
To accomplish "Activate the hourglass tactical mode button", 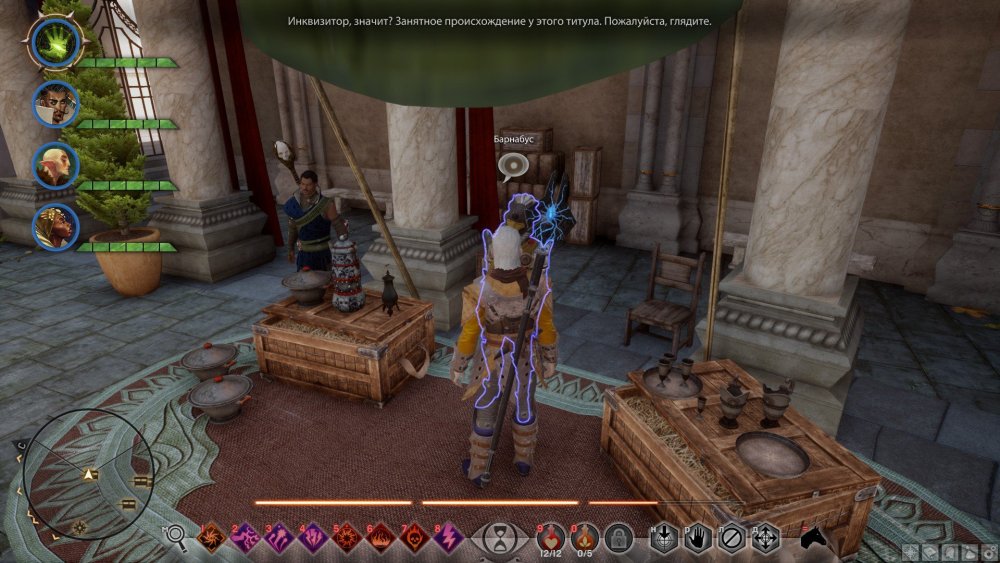I will pos(497,539).
